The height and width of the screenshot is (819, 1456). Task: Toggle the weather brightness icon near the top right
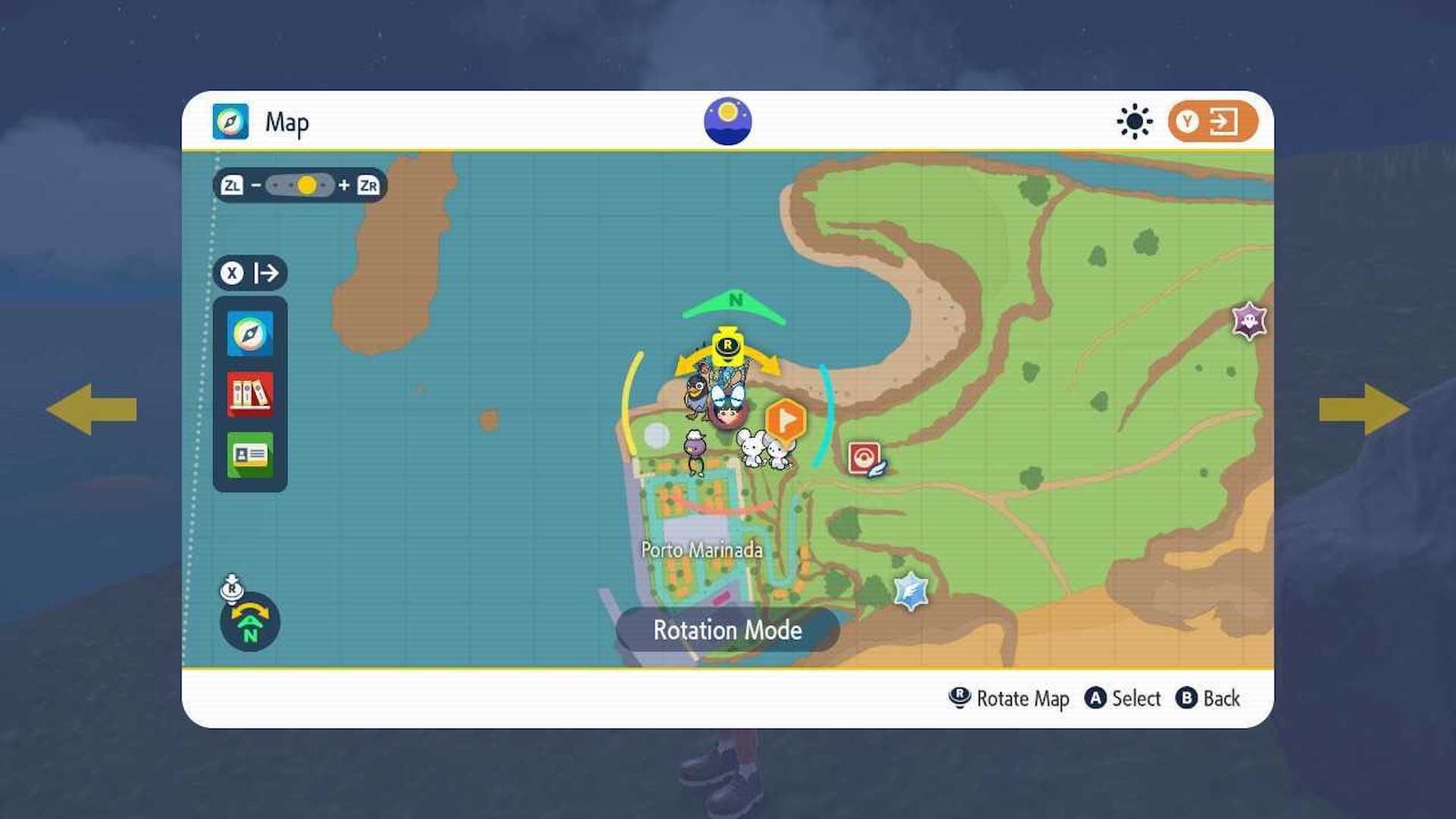click(1133, 120)
